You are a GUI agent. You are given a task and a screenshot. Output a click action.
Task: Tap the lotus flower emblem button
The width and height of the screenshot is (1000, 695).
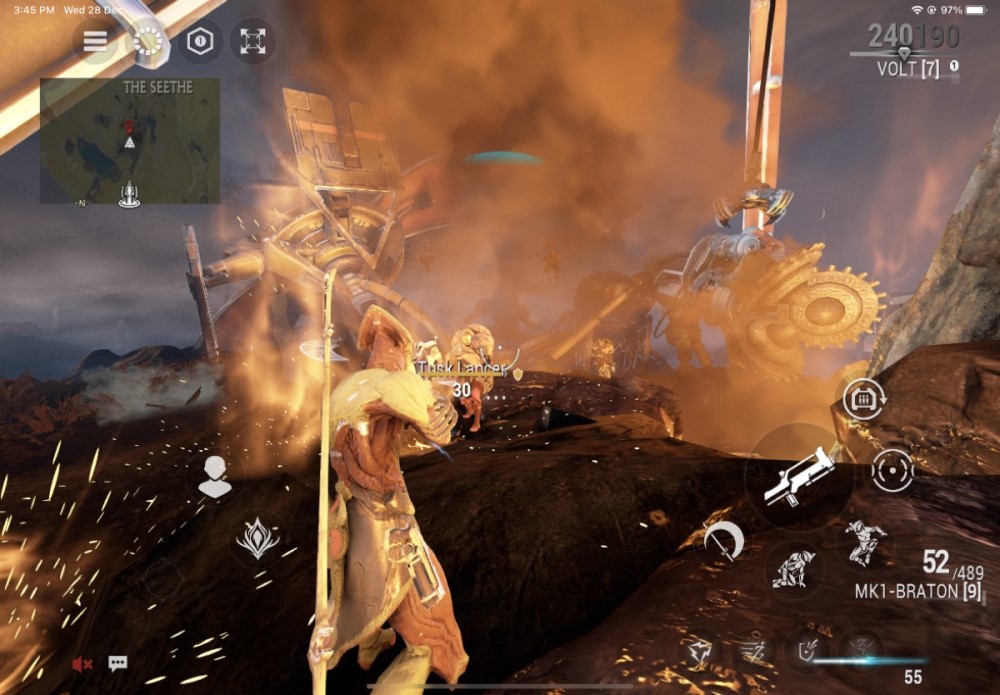[x=257, y=538]
